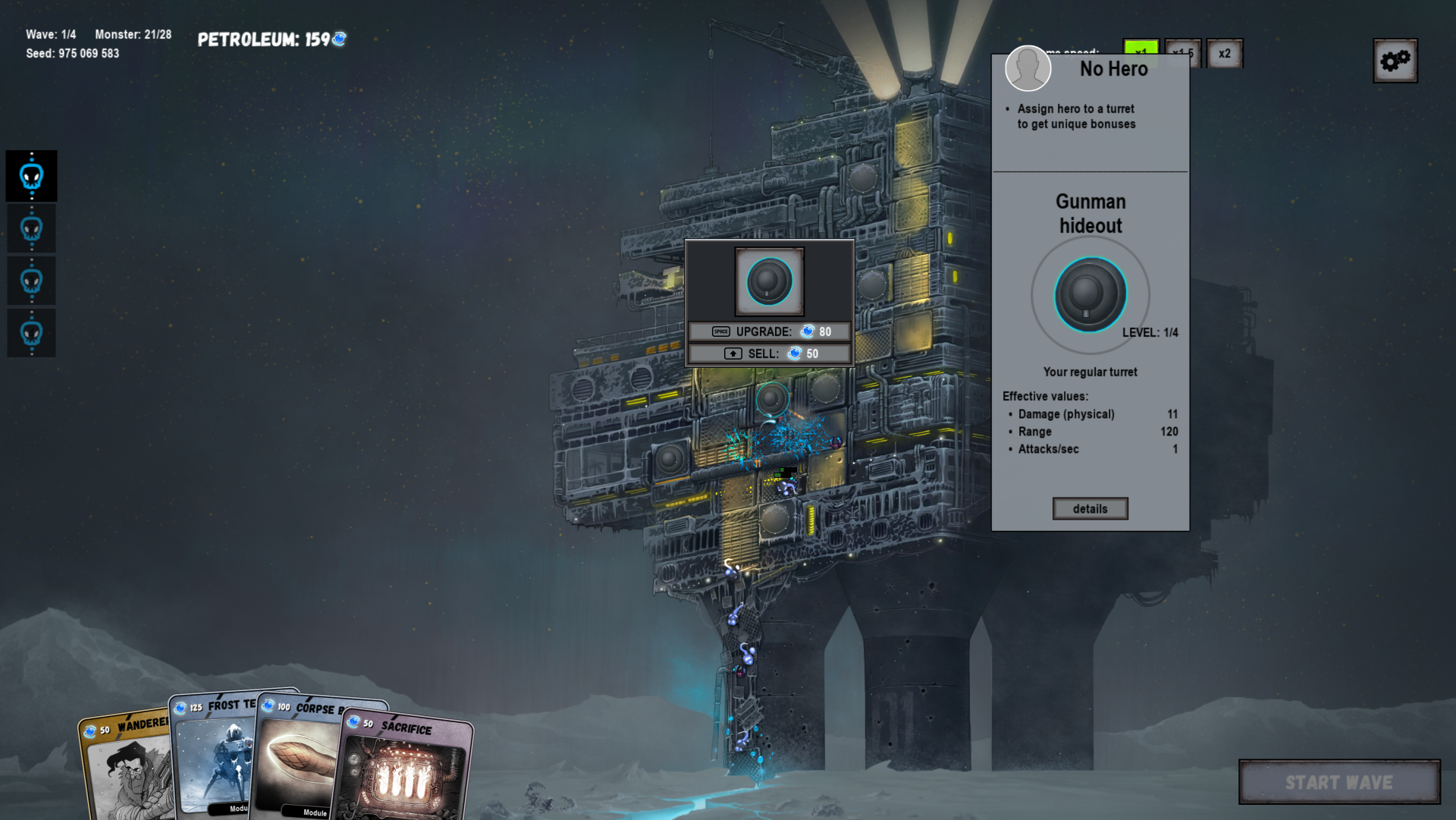Sell the turret for 50 petroleum
Image resolution: width=1456 pixels, height=820 pixels.
coord(769,353)
